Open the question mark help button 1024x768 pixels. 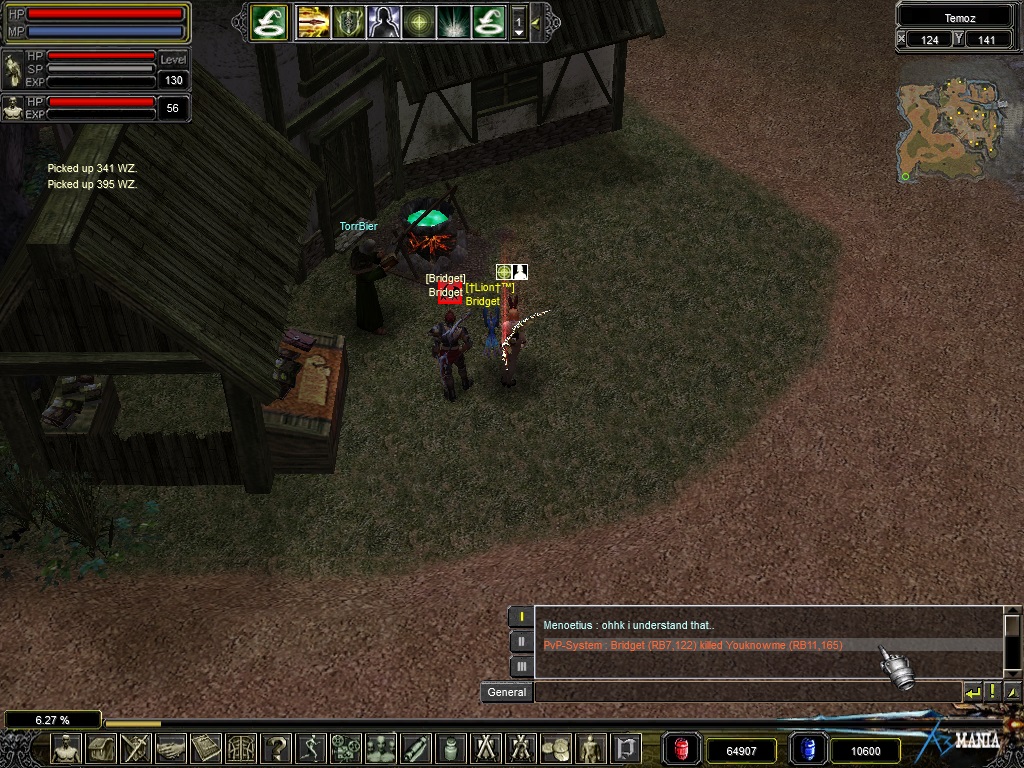tap(276, 748)
